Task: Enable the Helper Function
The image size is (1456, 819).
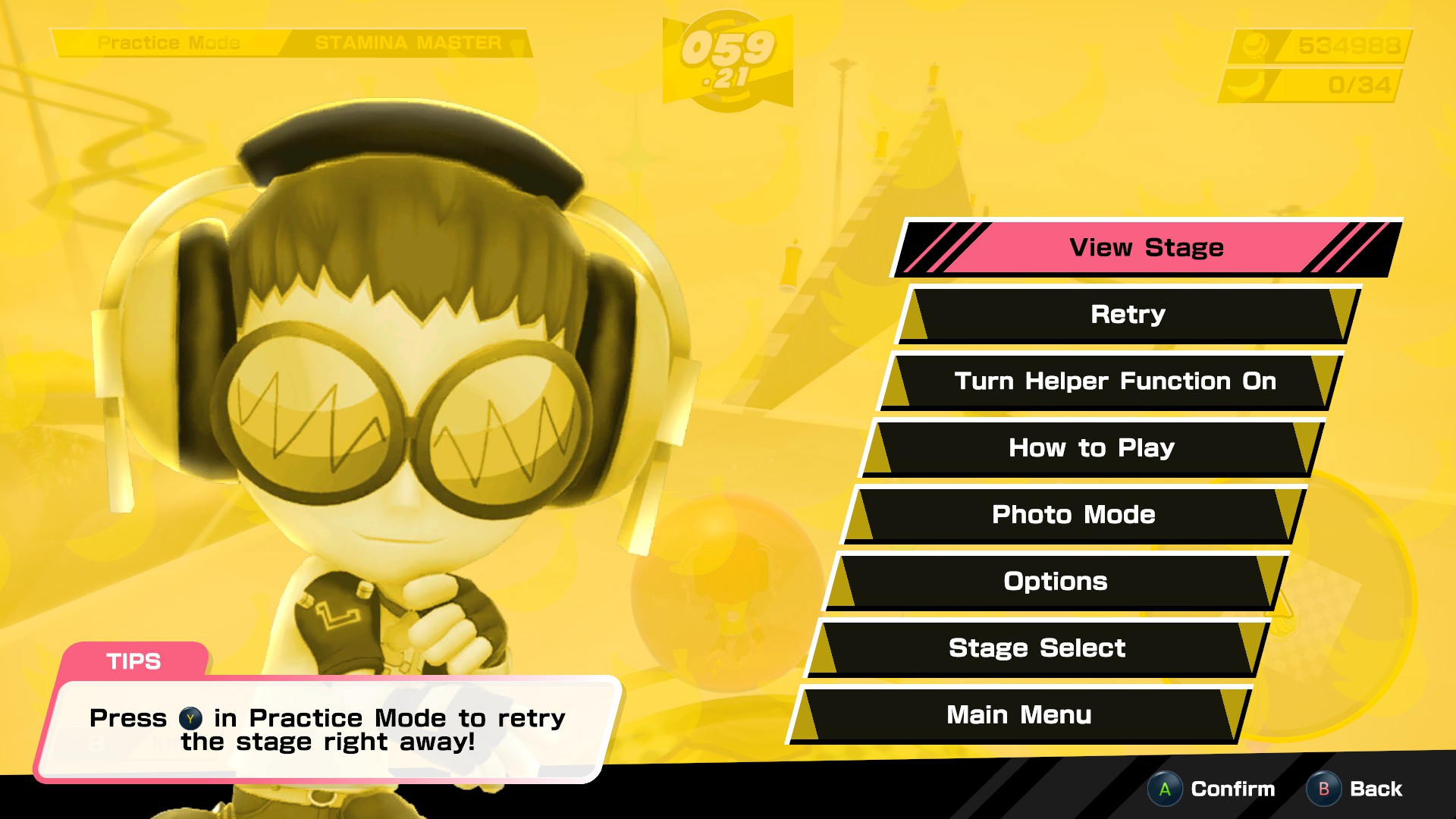Action: click(1115, 381)
